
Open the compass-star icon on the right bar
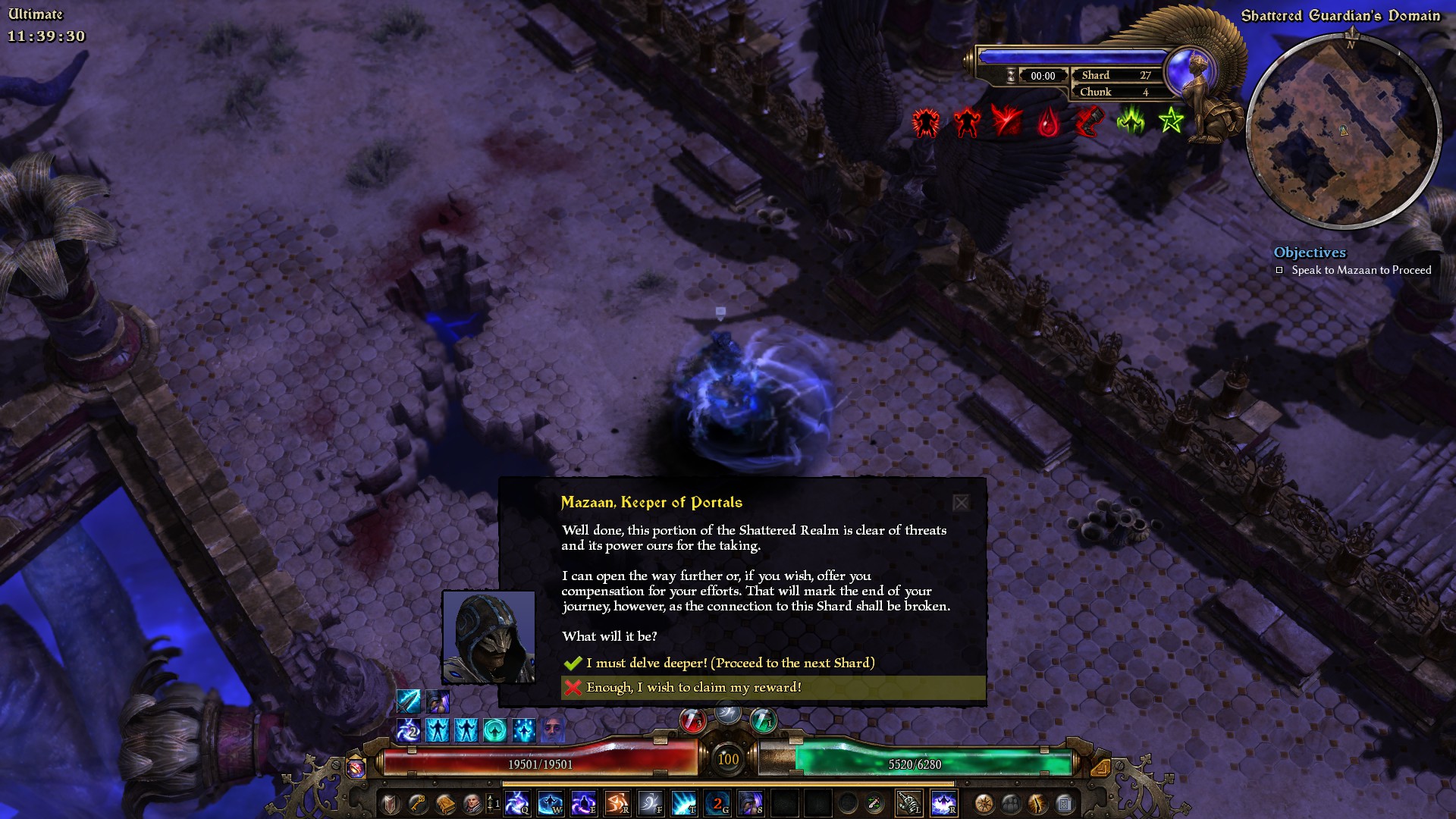(984, 803)
